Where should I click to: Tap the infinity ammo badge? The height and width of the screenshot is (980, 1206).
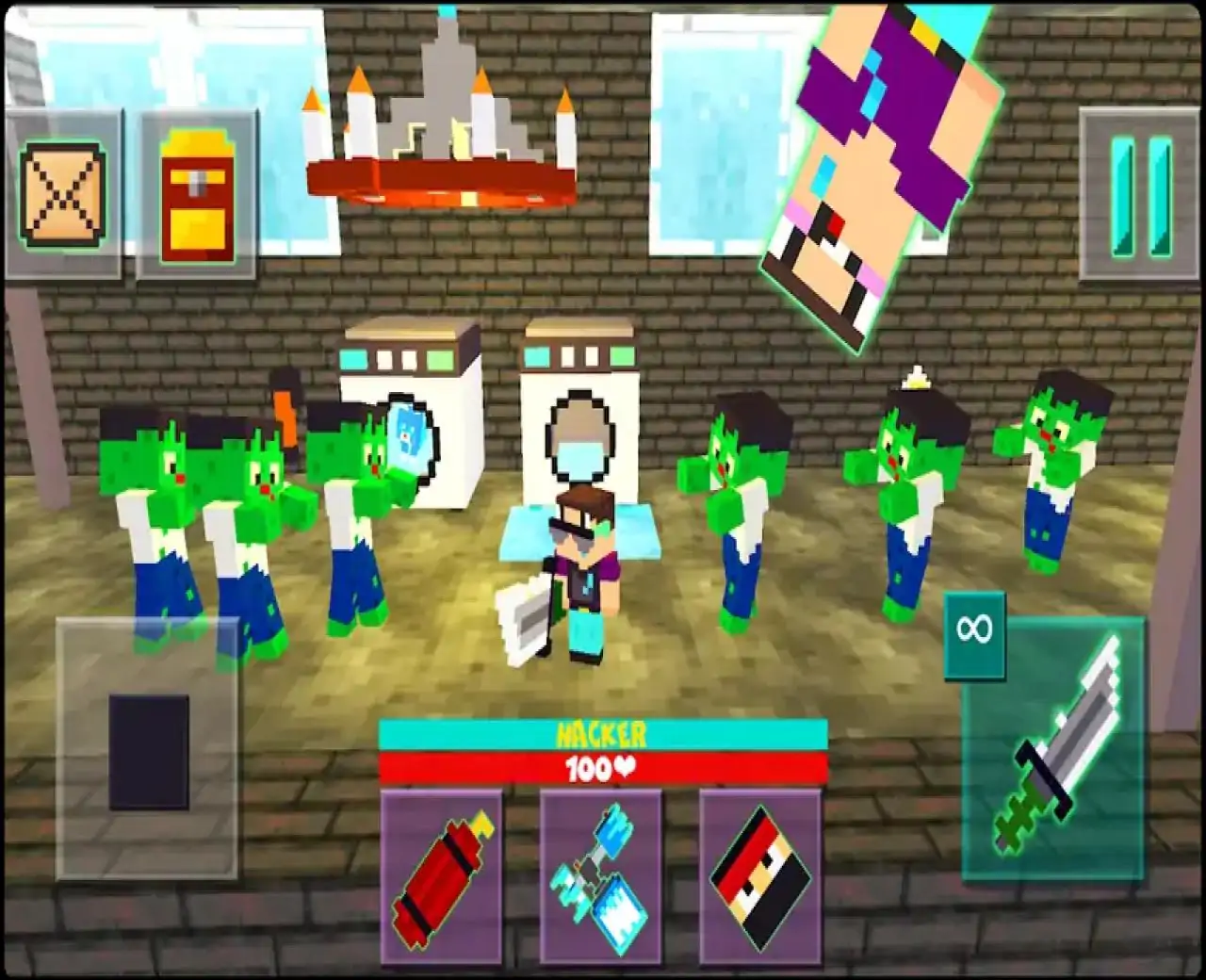click(975, 633)
